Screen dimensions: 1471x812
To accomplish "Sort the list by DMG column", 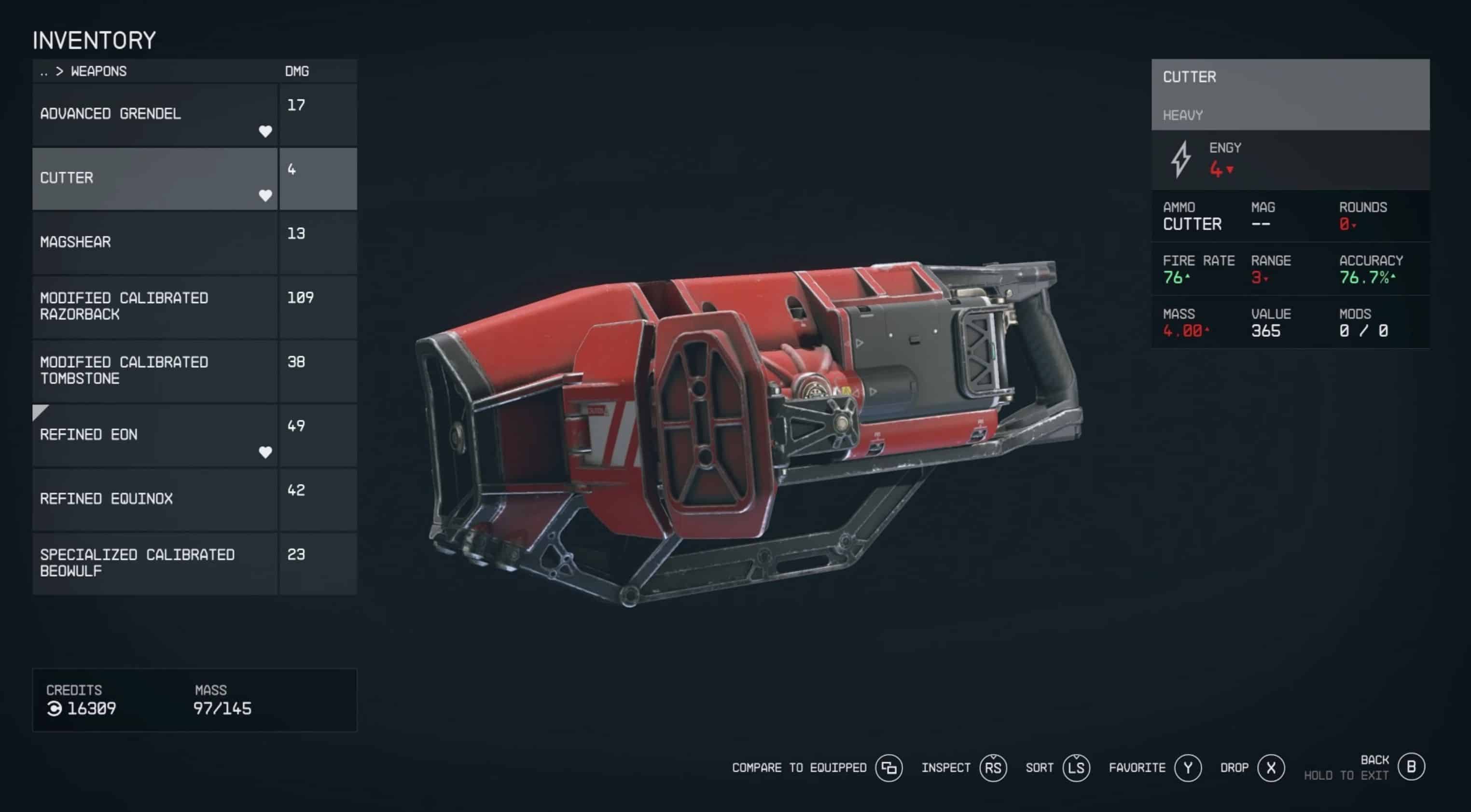I will 297,71.
